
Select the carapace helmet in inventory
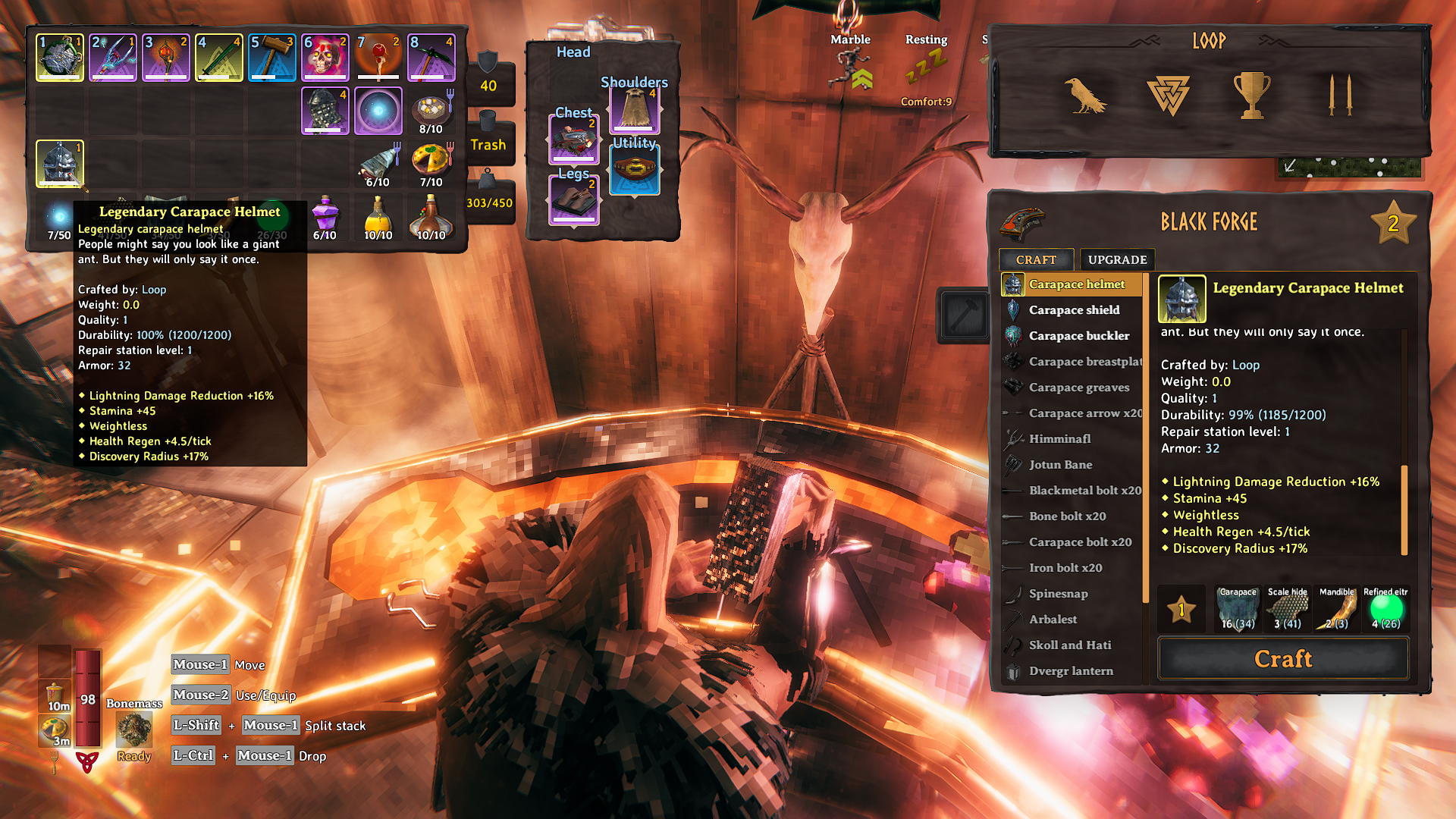(x=60, y=163)
